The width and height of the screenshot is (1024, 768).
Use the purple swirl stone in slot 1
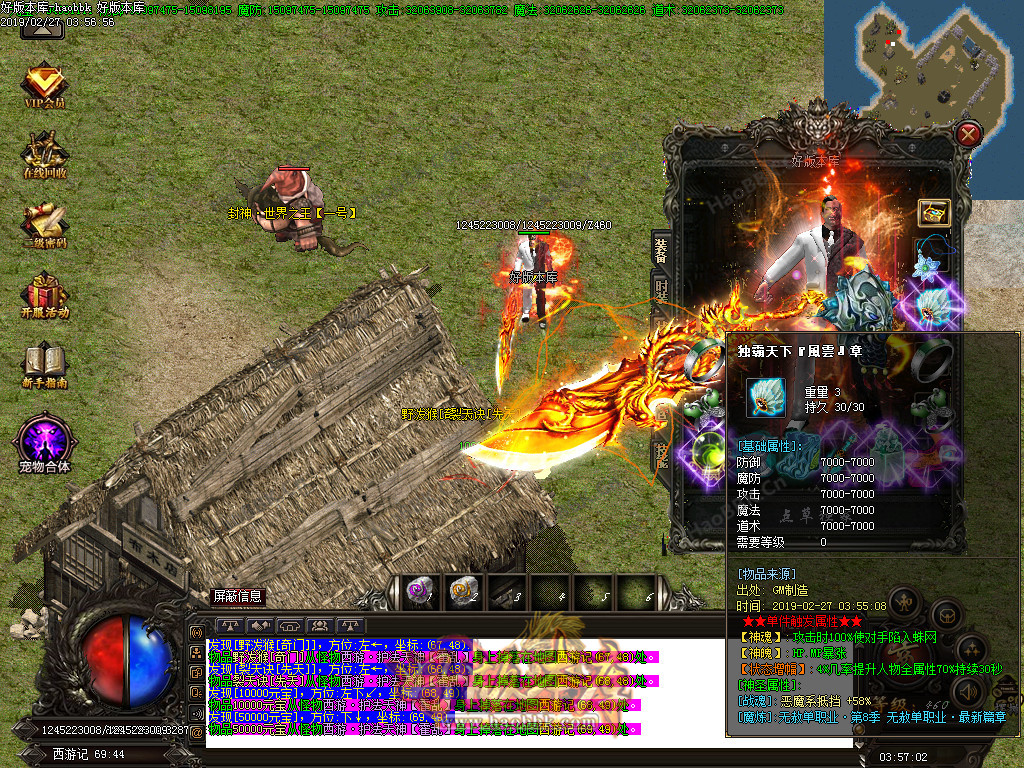pyautogui.click(x=418, y=592)
